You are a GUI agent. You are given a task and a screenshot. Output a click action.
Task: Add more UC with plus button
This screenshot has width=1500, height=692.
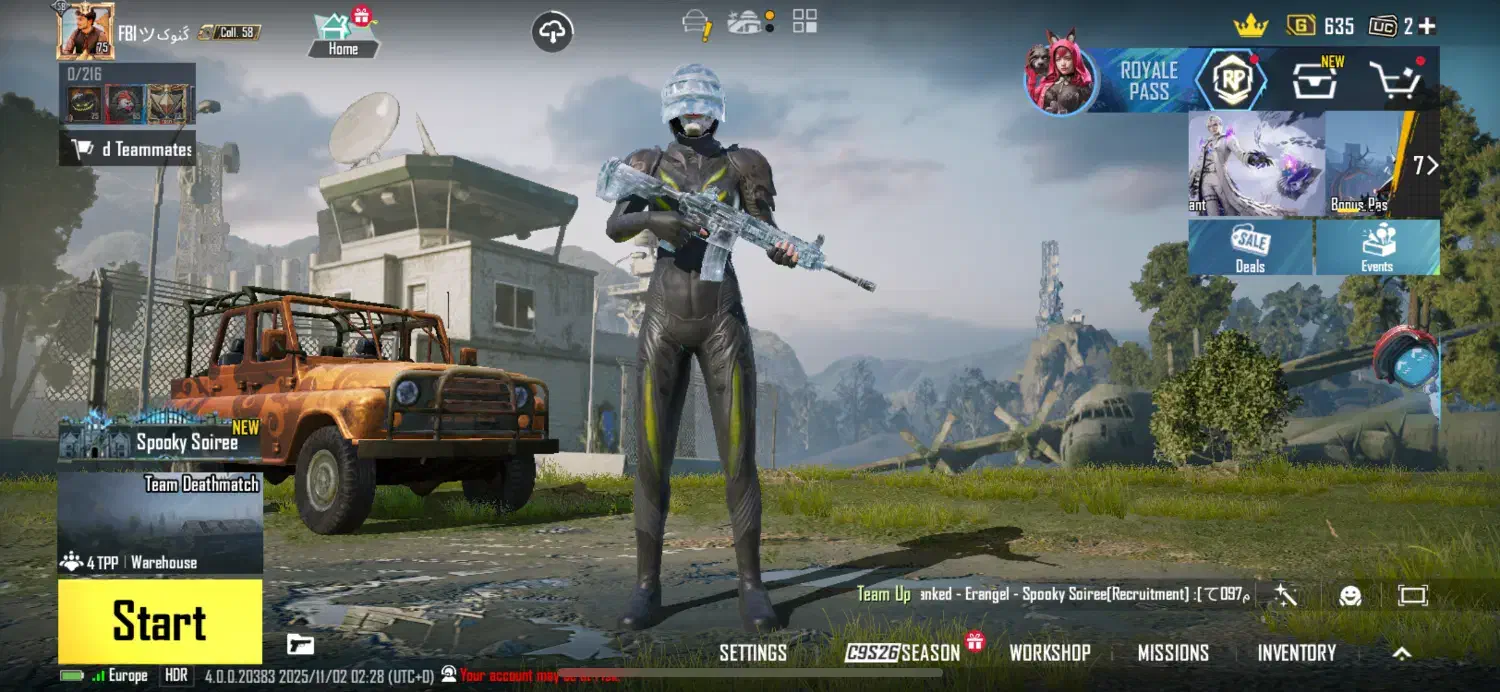tap(1427, 27)
